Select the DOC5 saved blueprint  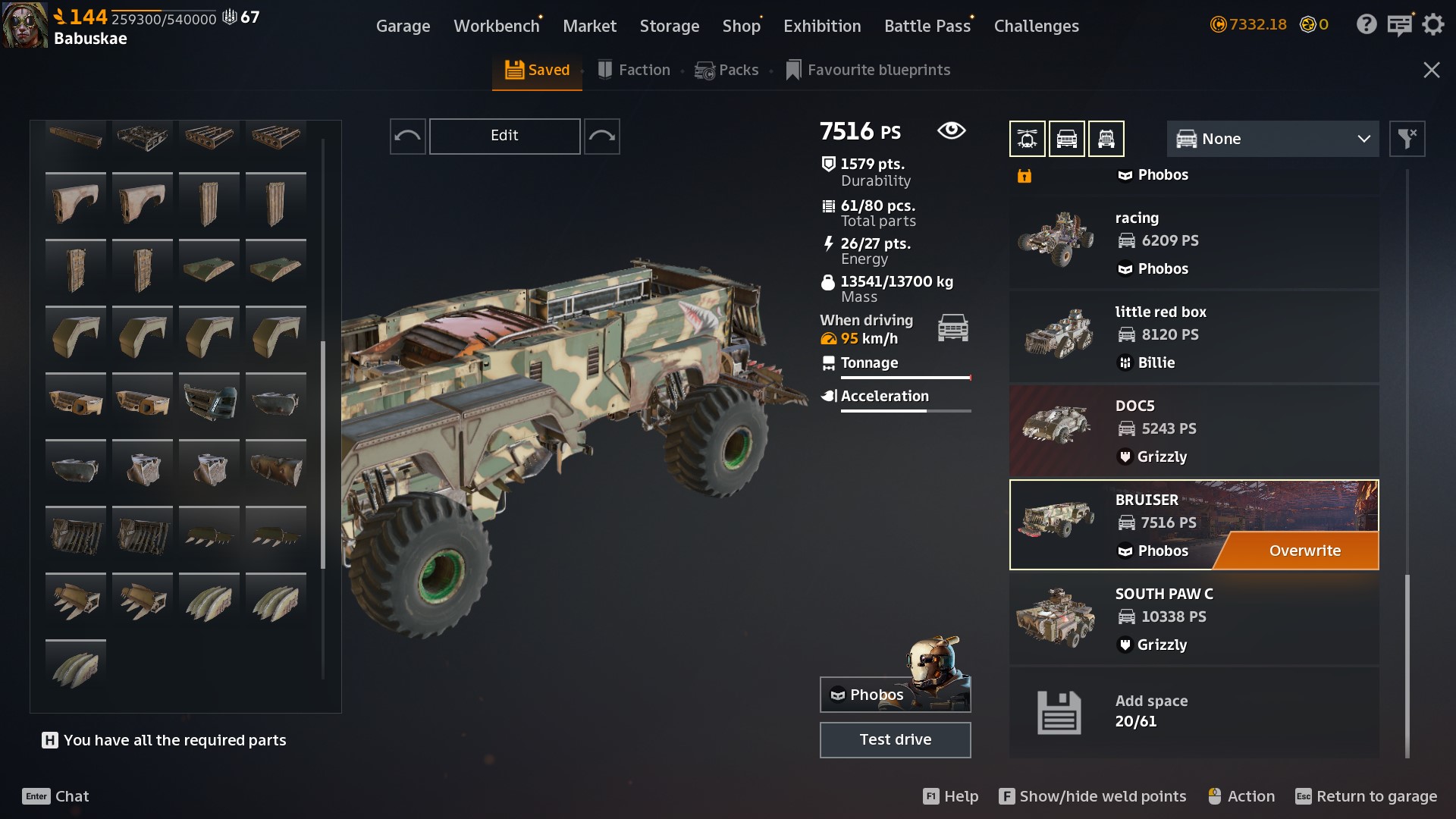(x=1194, y=430)
